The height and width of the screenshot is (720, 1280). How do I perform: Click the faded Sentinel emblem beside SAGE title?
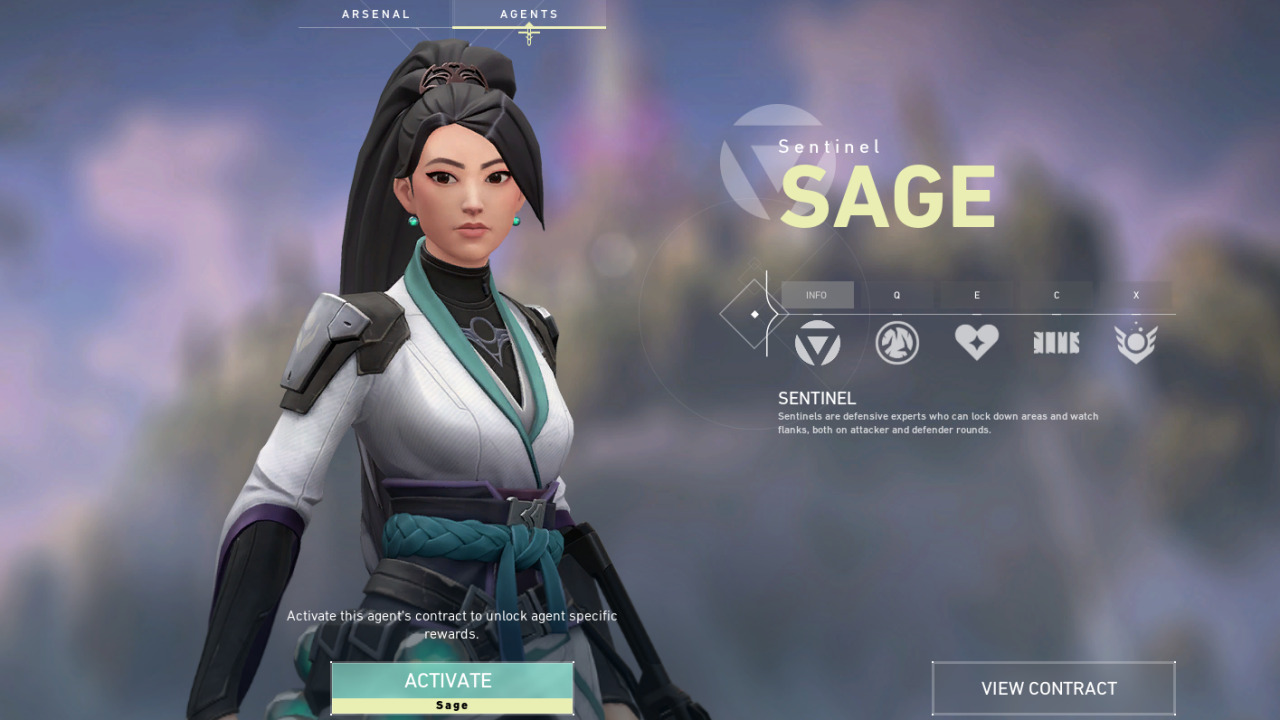pos(778,160)
